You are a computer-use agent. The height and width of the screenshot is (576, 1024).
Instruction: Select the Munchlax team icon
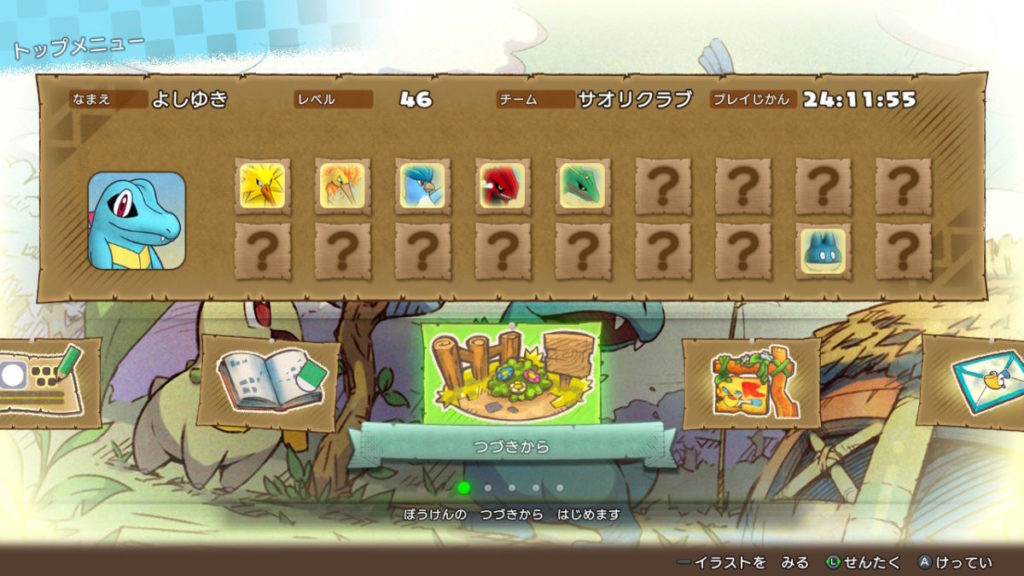(x=823, y=251)
